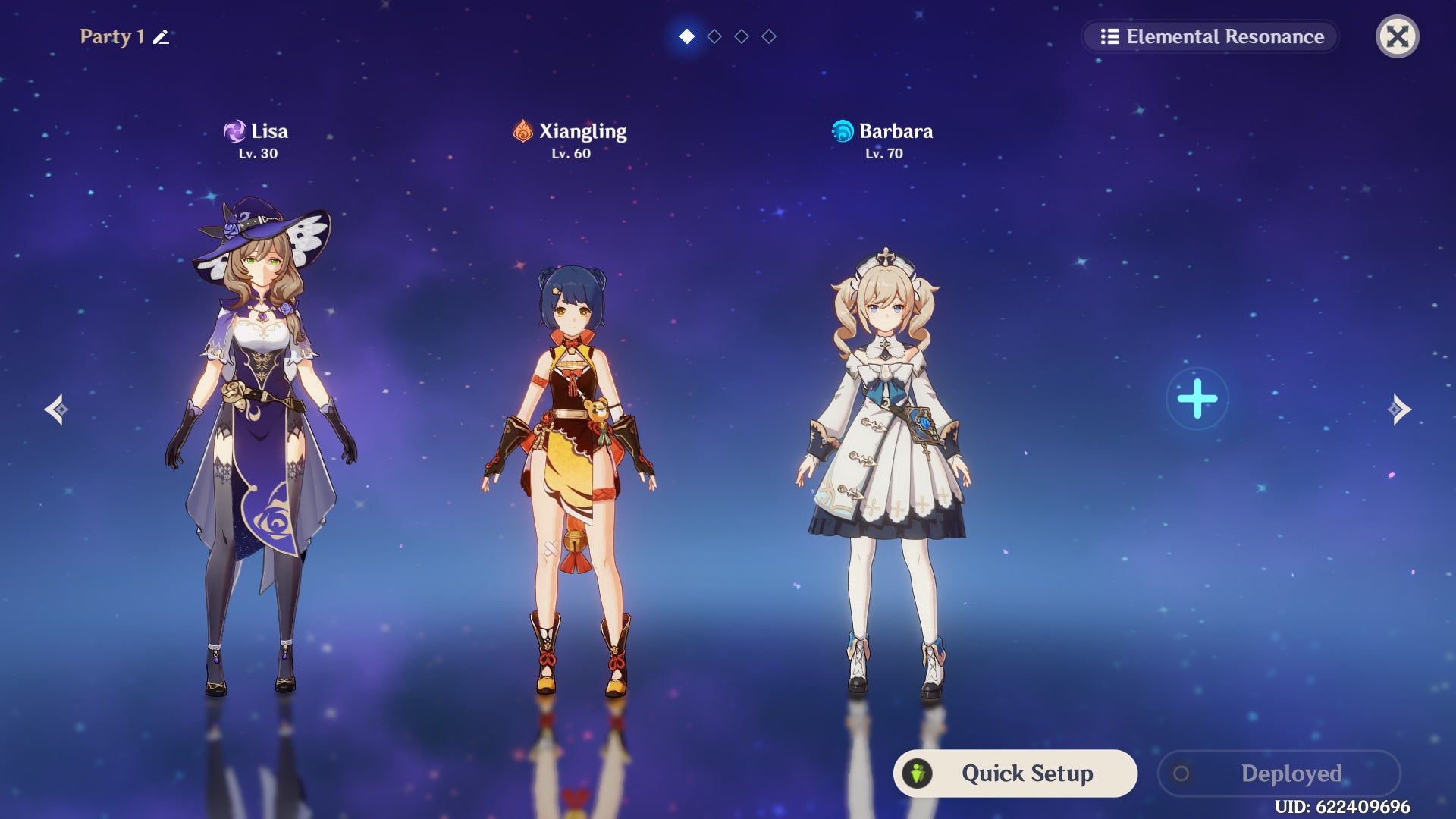Screen dimensions: 1456x819
Task: Click the Hydro element icon beside Barbara
Action: pos(844,130)
